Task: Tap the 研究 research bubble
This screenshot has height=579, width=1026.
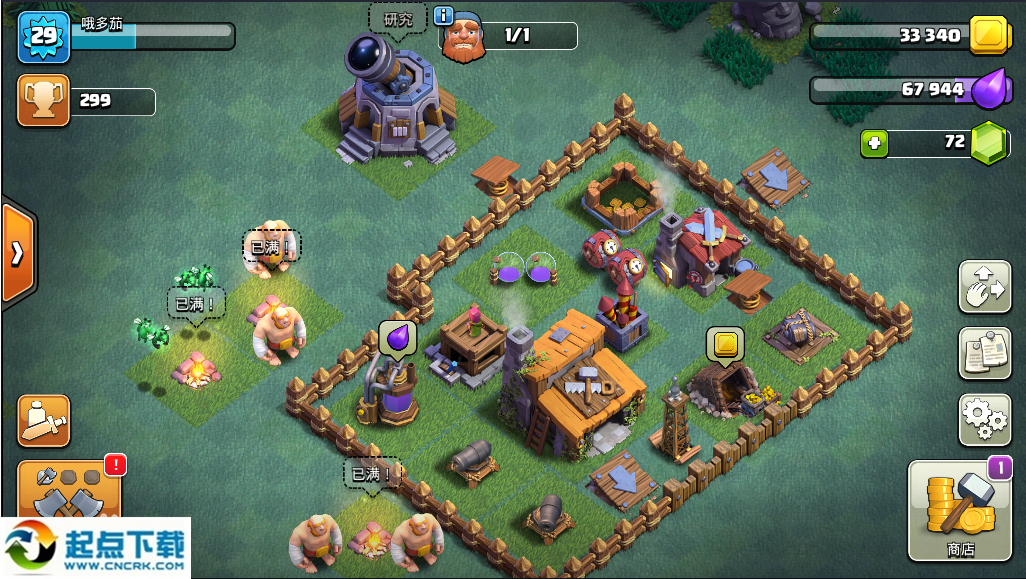Action: (397, 20)
